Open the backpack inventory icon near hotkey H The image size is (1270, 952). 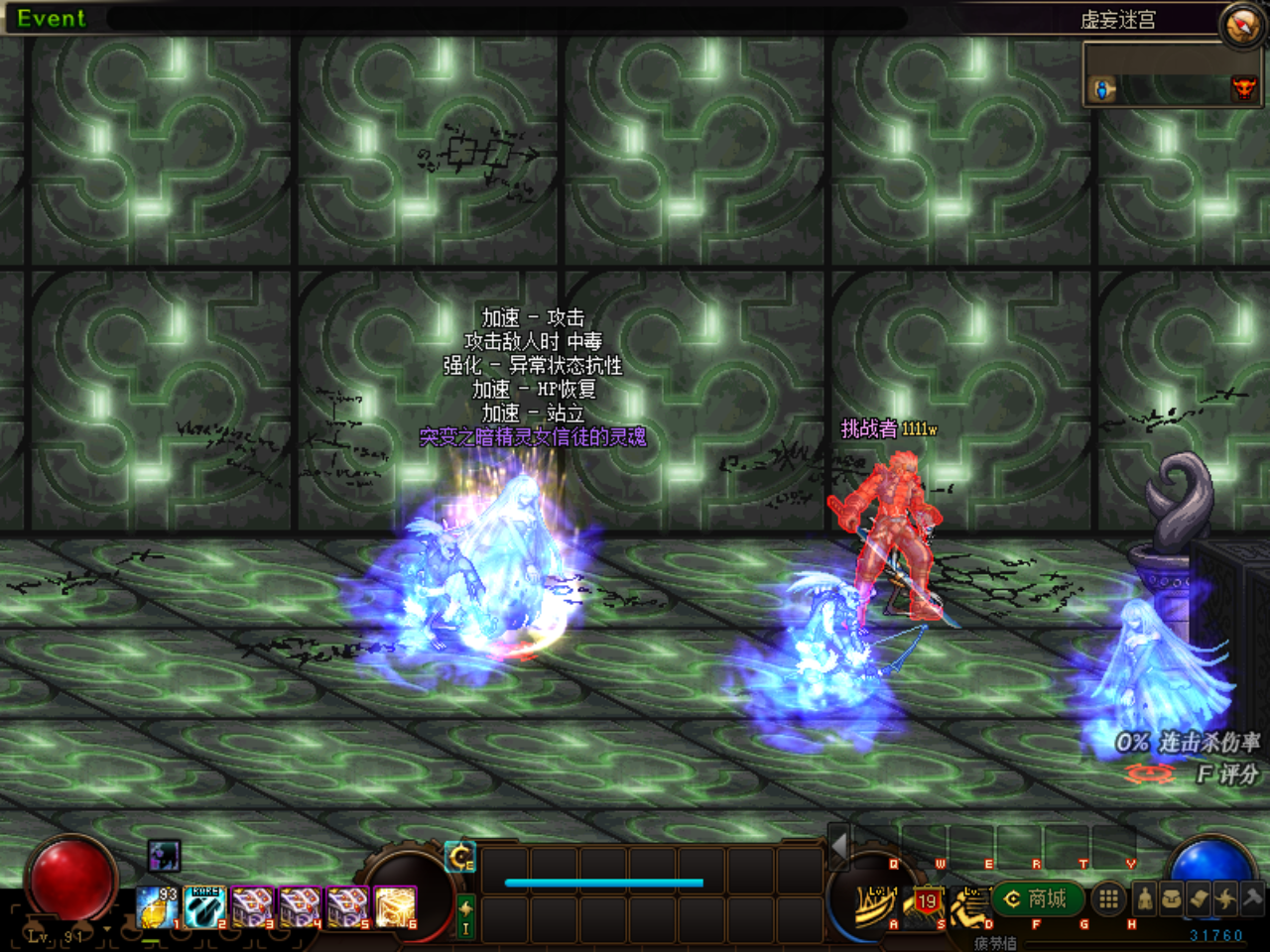pos(1171,898)
